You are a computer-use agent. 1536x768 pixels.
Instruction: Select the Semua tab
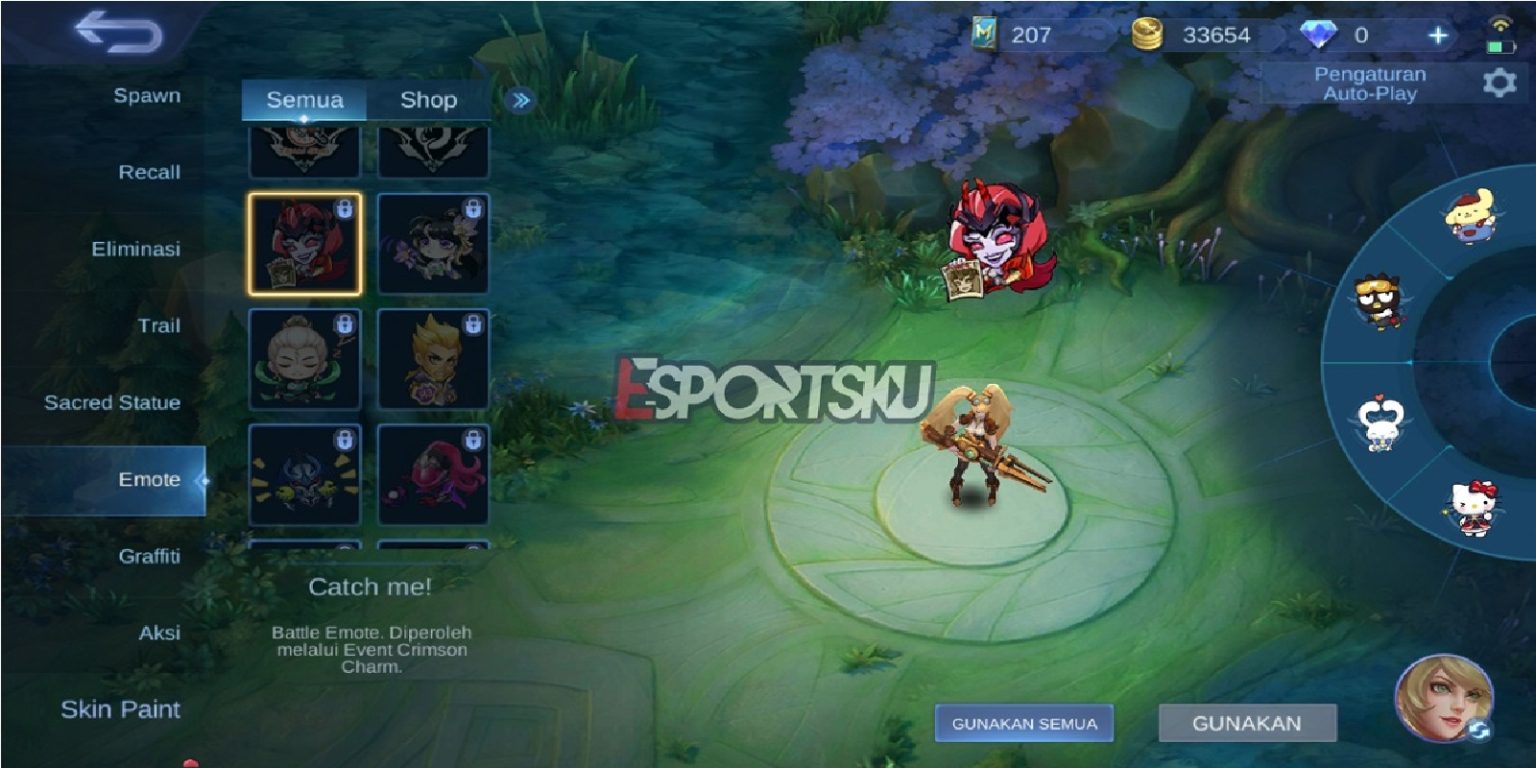[x=306, y=100]
